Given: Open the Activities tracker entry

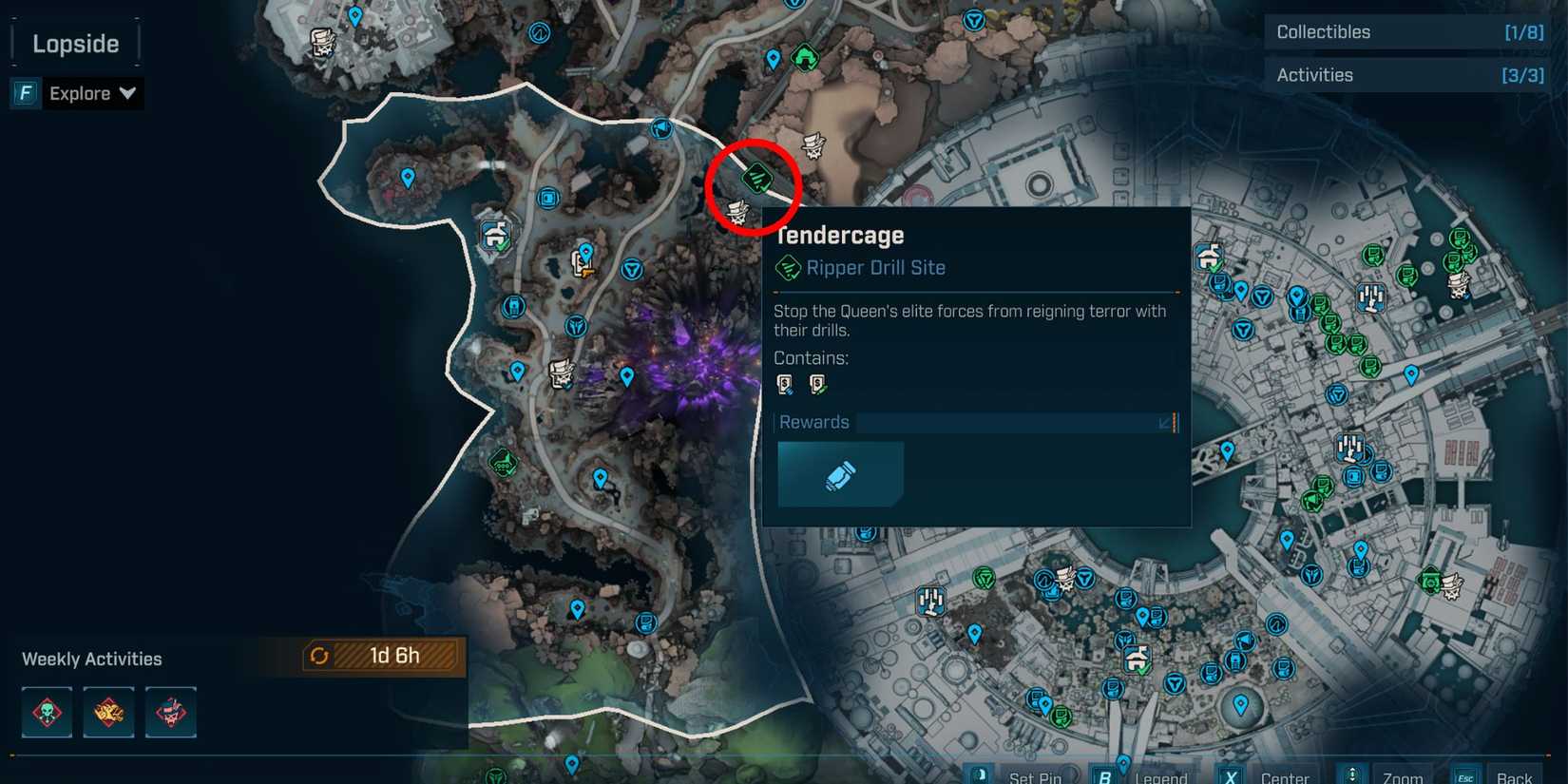Looking at the screenshot, I should click(1405, 74).
